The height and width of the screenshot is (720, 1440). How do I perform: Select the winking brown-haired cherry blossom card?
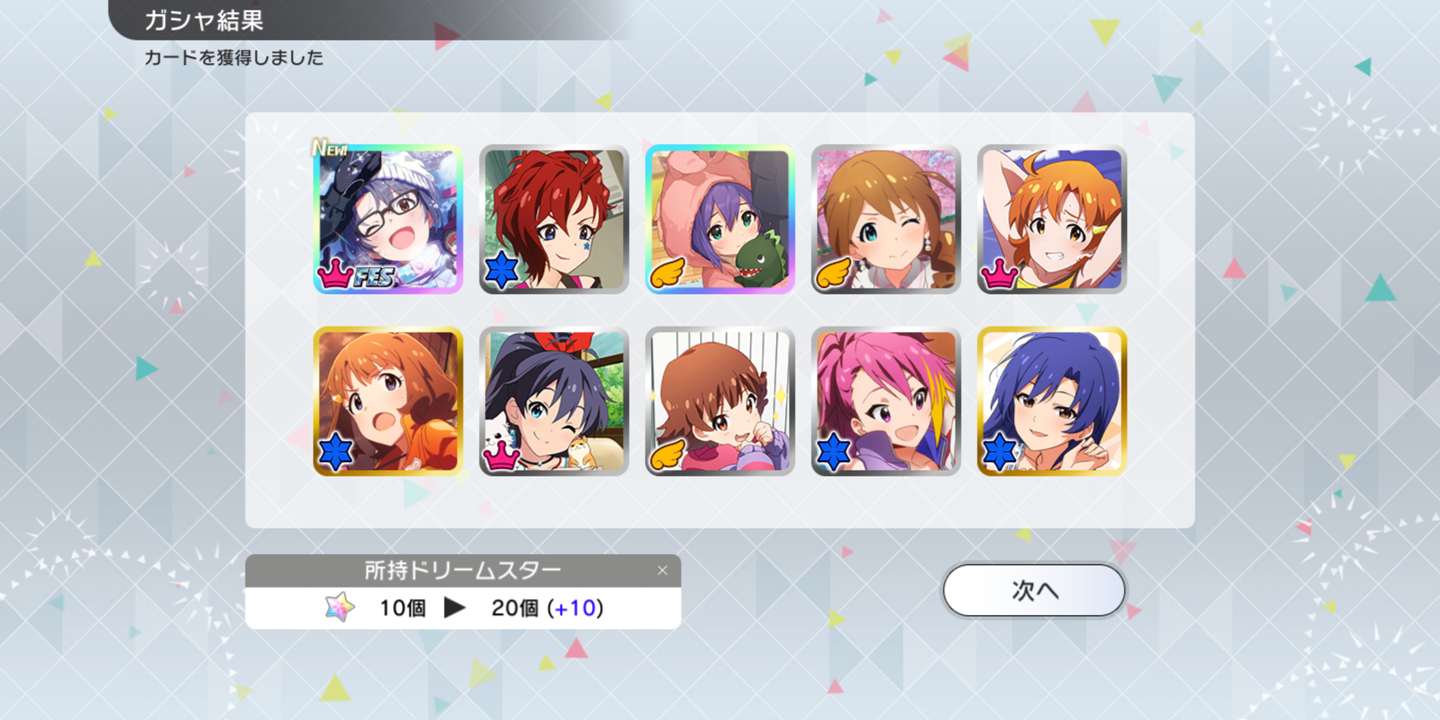click(x=886, y=219)
